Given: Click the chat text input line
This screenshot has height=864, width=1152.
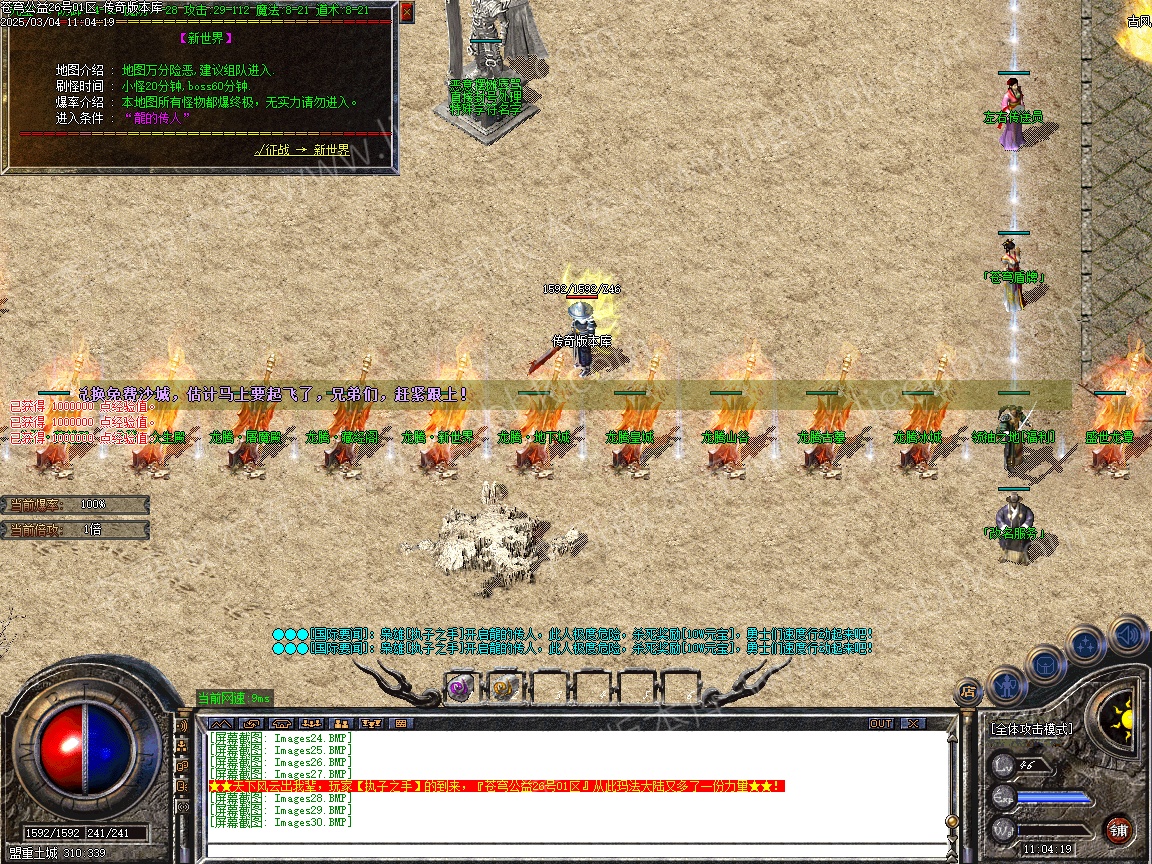Looking at the screenshot, I should (575, 850).
